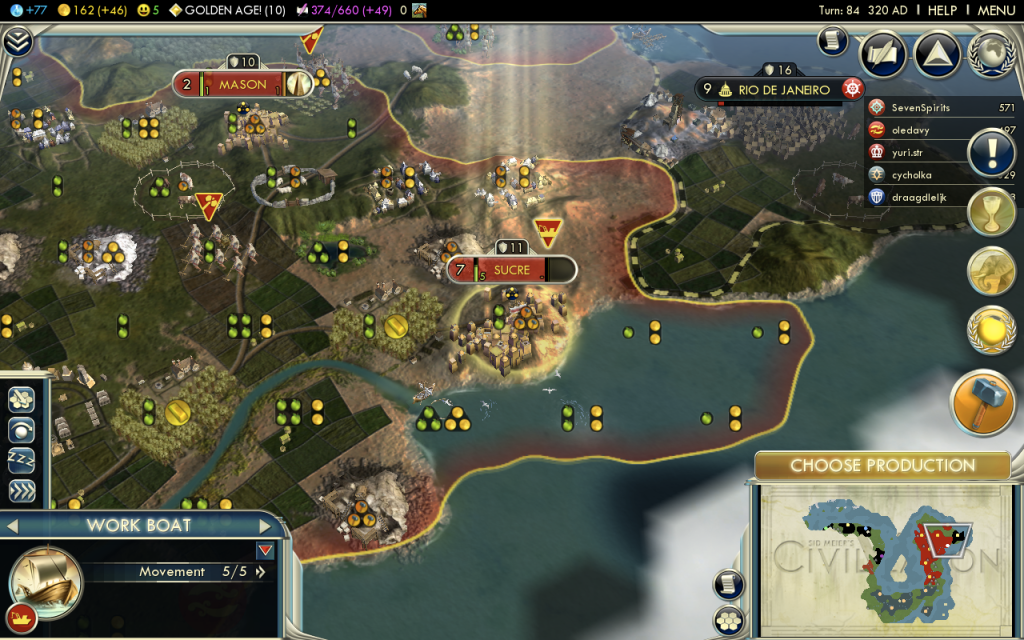Image resolution: width=1024 pixels, height=640 pixels.
Task: Select SevenSpirits in the player score list
Action: pyautogui.click(x=920, y=108)
